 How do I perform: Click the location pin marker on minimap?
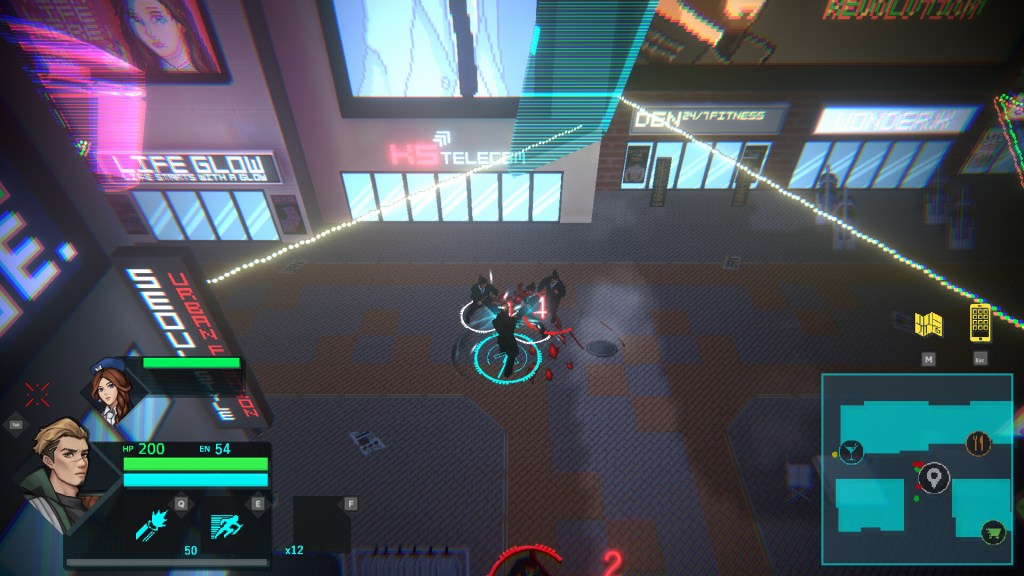(x=935, y=479)
